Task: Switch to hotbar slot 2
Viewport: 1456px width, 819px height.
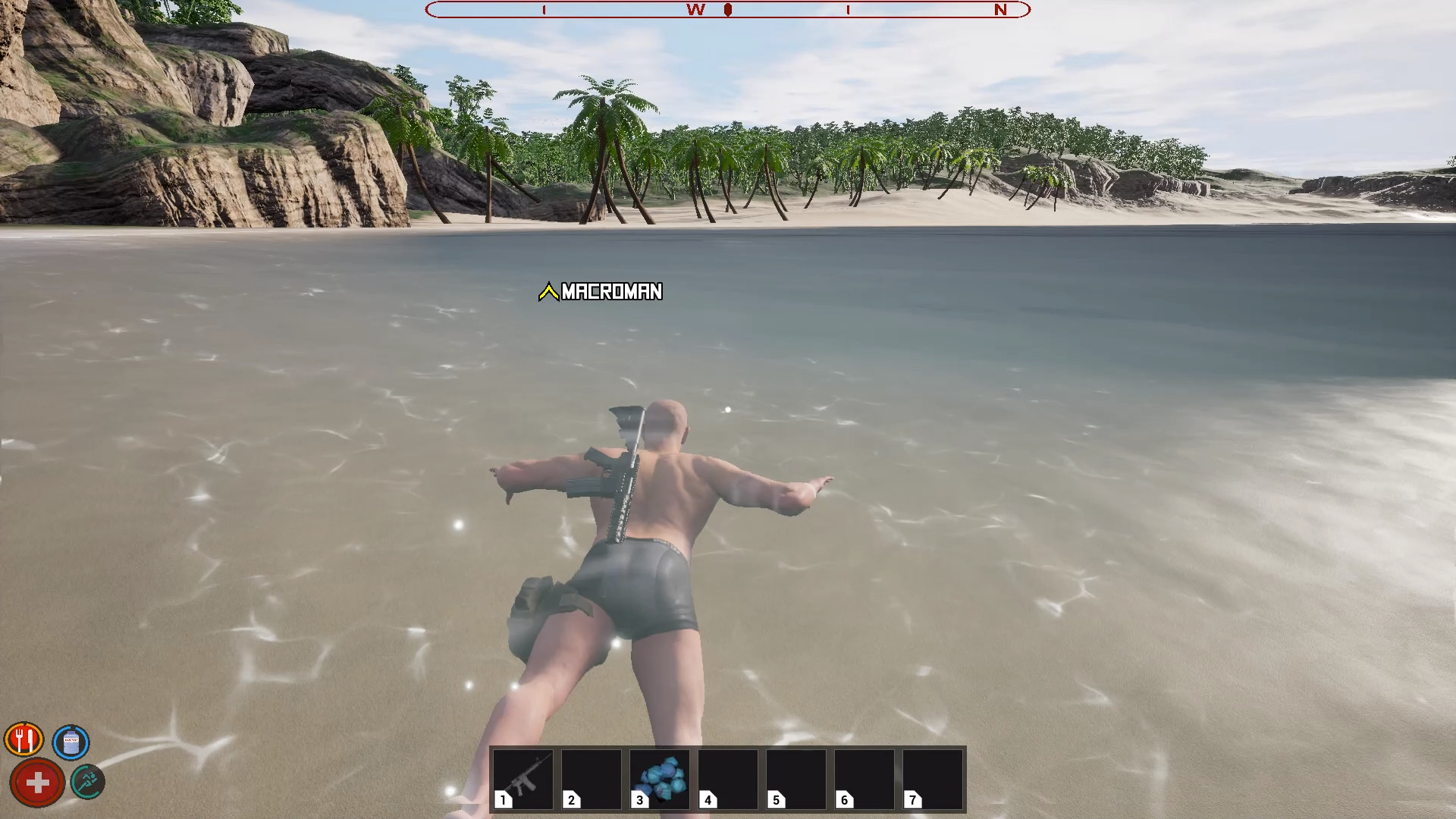Action: click(593, 779)
